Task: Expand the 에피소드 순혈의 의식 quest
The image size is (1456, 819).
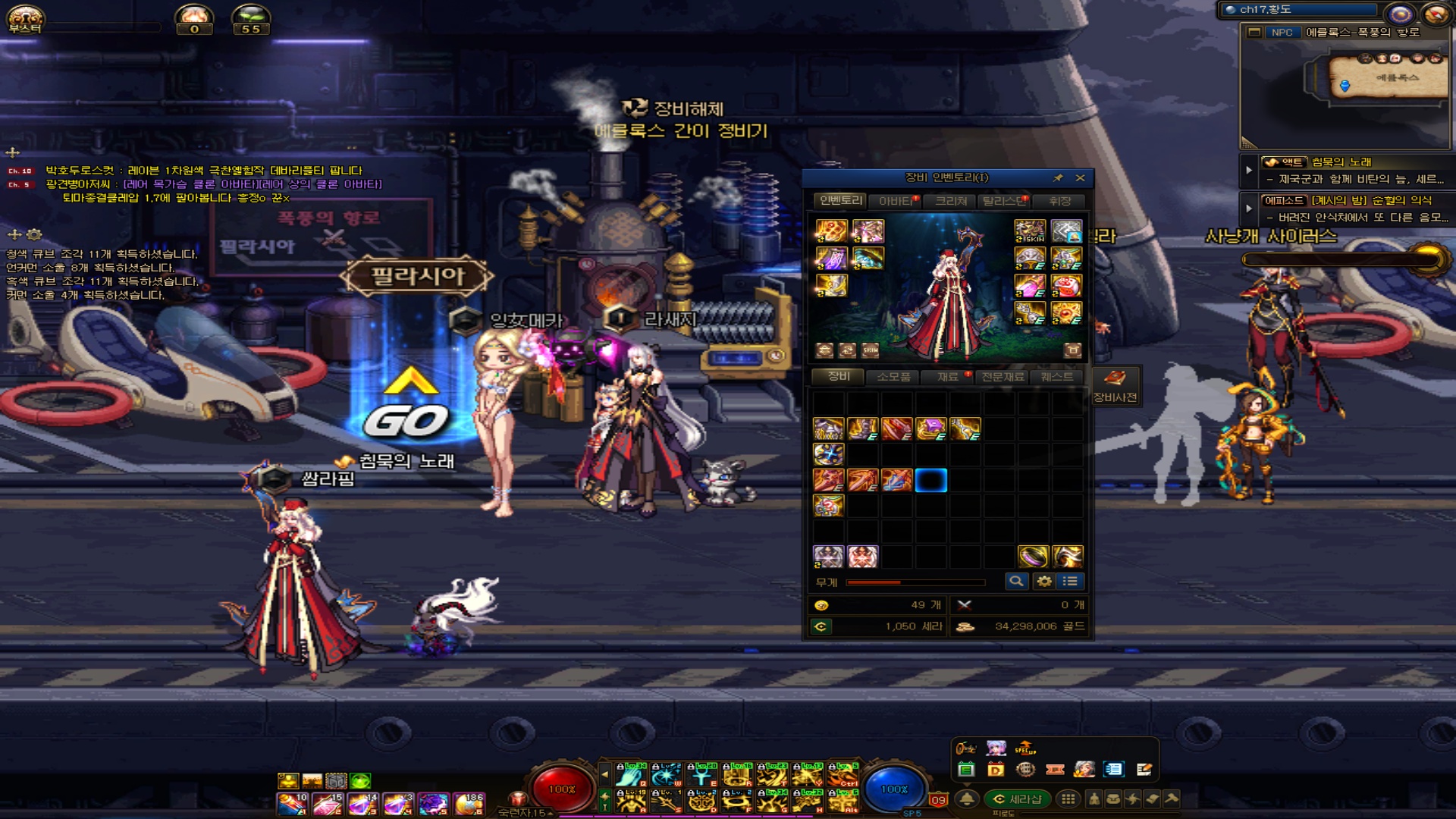Action: (1249, 208)
